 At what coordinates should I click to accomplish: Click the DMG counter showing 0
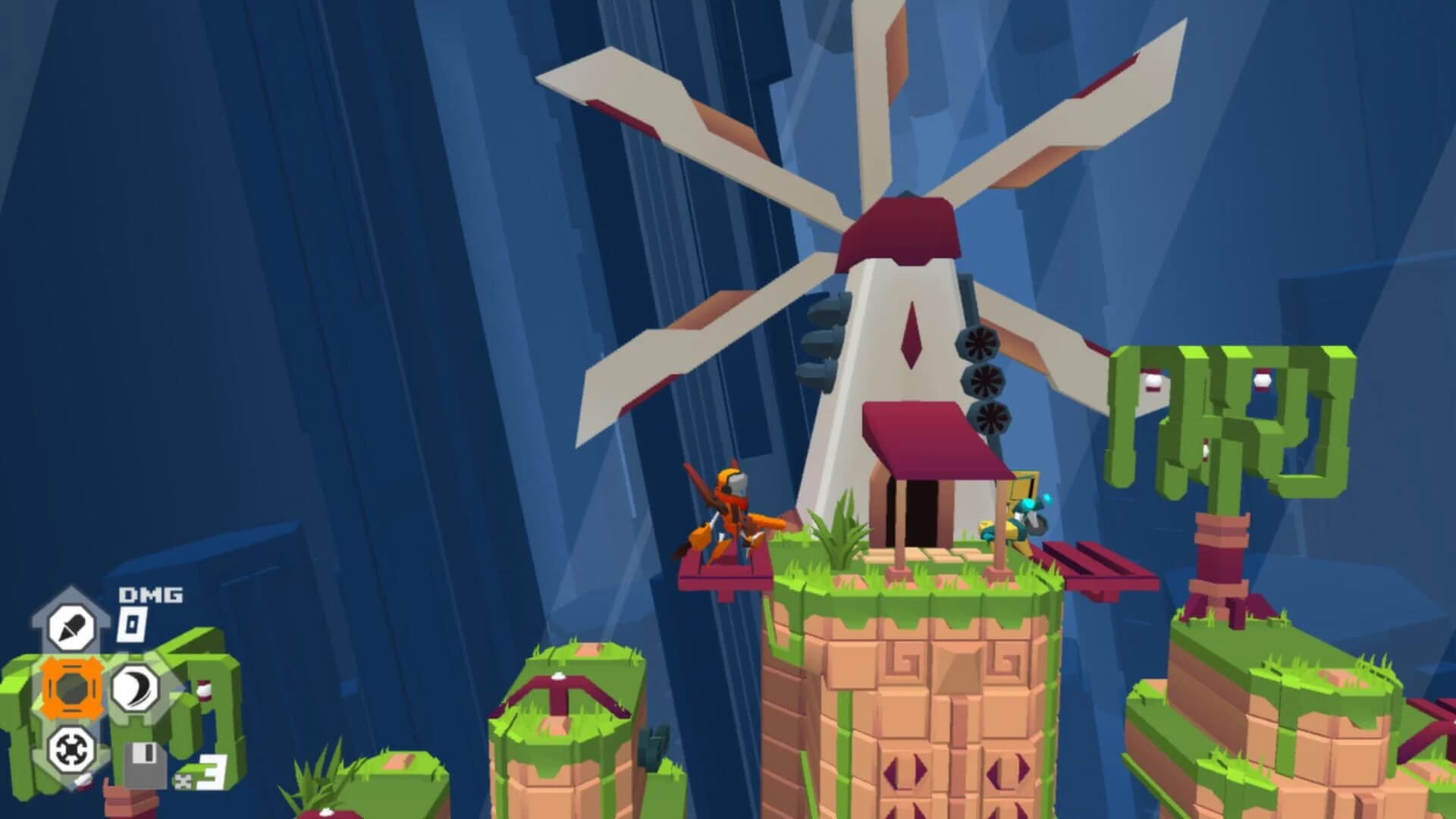coord(131,623)
